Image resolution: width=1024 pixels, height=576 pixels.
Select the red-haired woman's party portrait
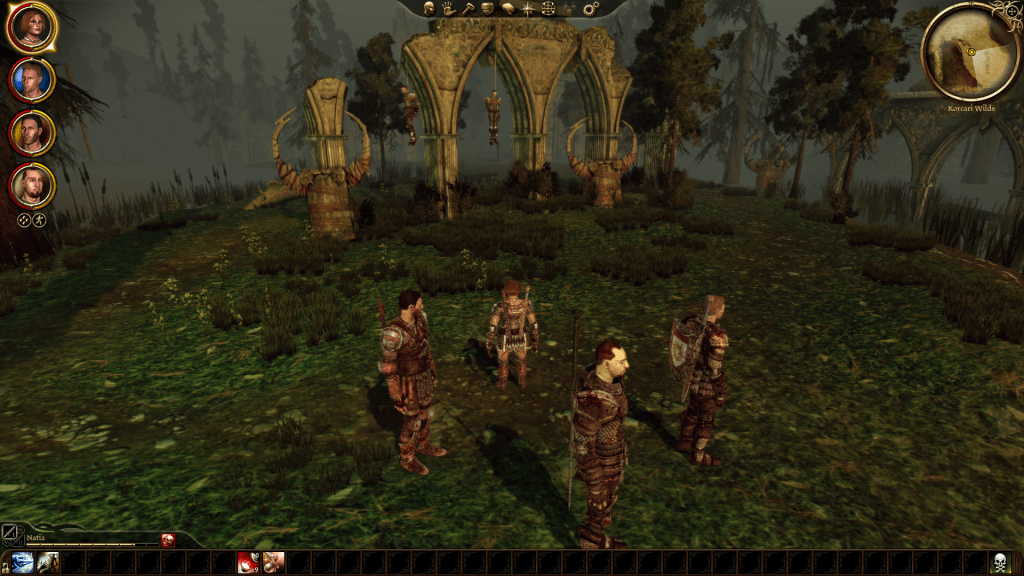31,28
